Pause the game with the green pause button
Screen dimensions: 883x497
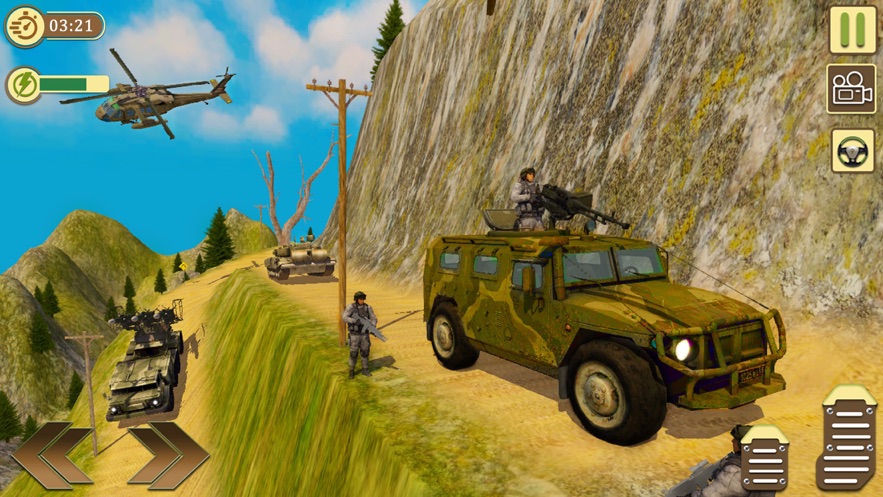pos(852,30)
